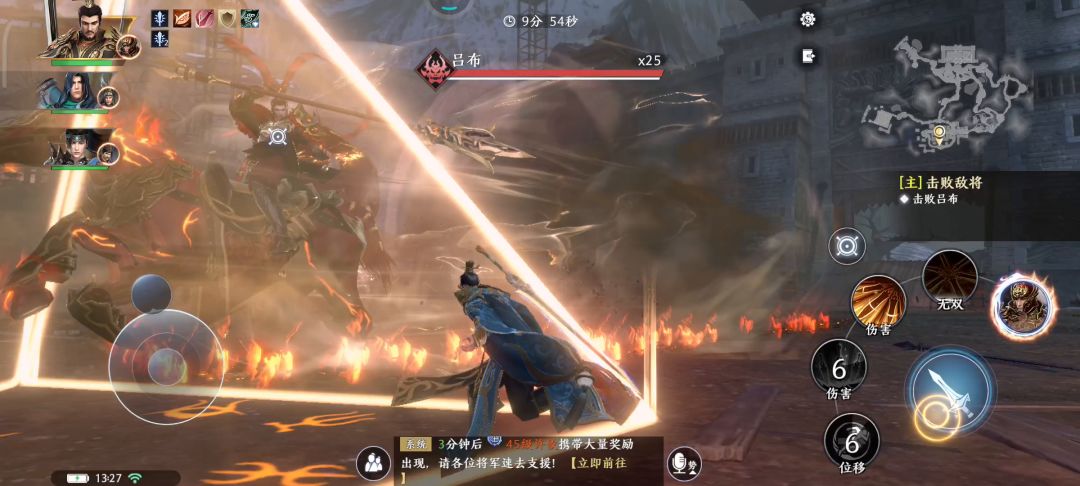The image size is (1080, 486).
Task: Open settings with the gear icon
Action: click(x=808, y=19)
